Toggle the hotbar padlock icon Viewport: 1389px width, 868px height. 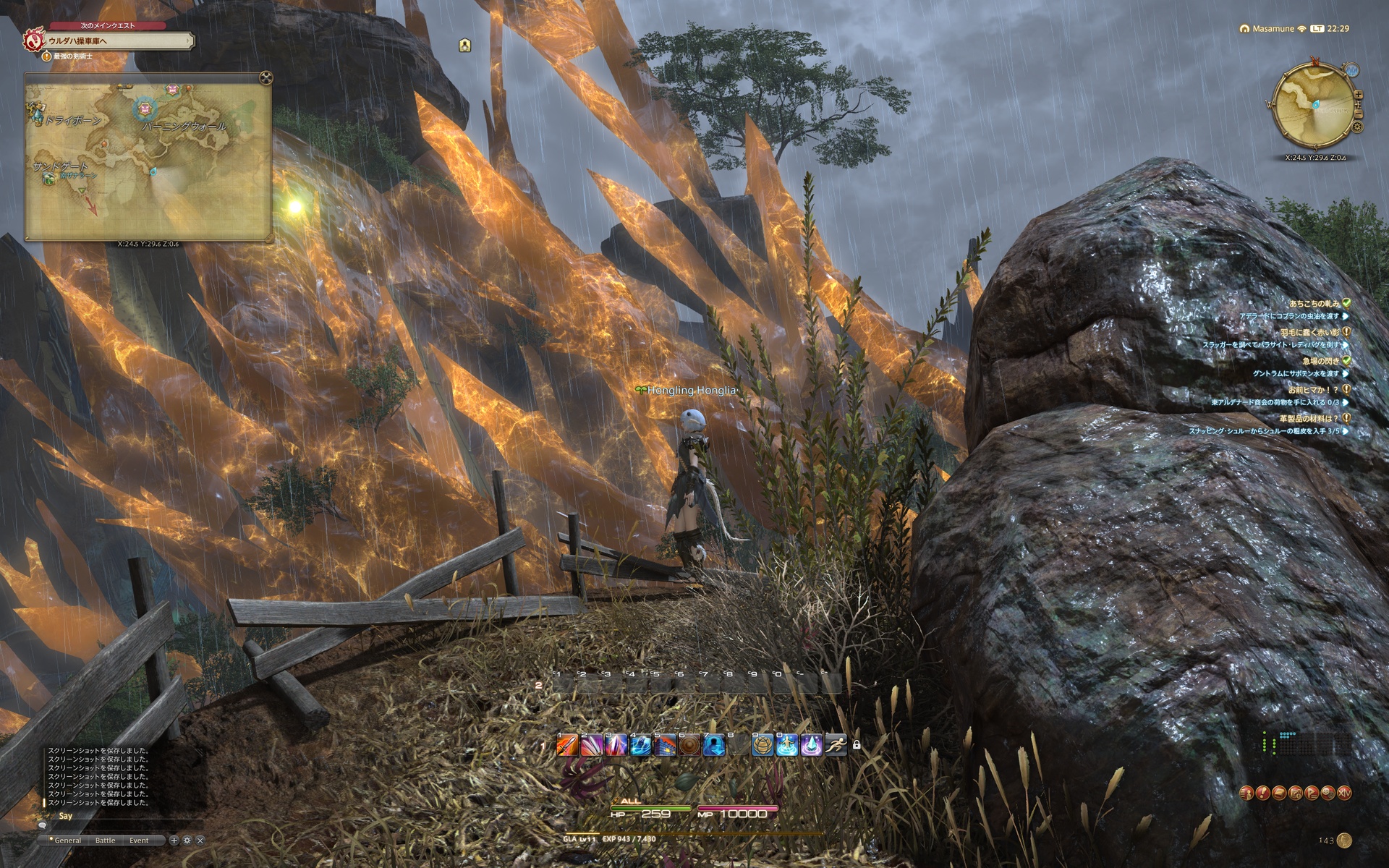[x=857, y=744]
